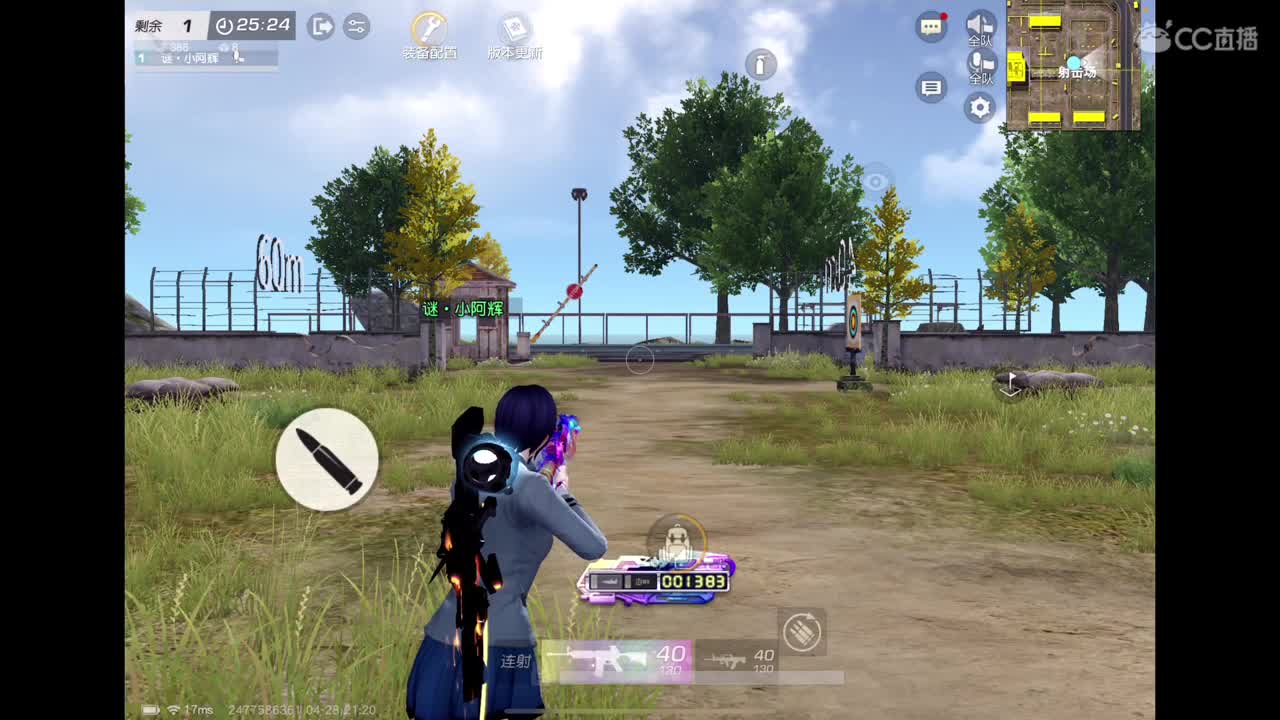Open the in-game settings gear

[x=978, y=107]
